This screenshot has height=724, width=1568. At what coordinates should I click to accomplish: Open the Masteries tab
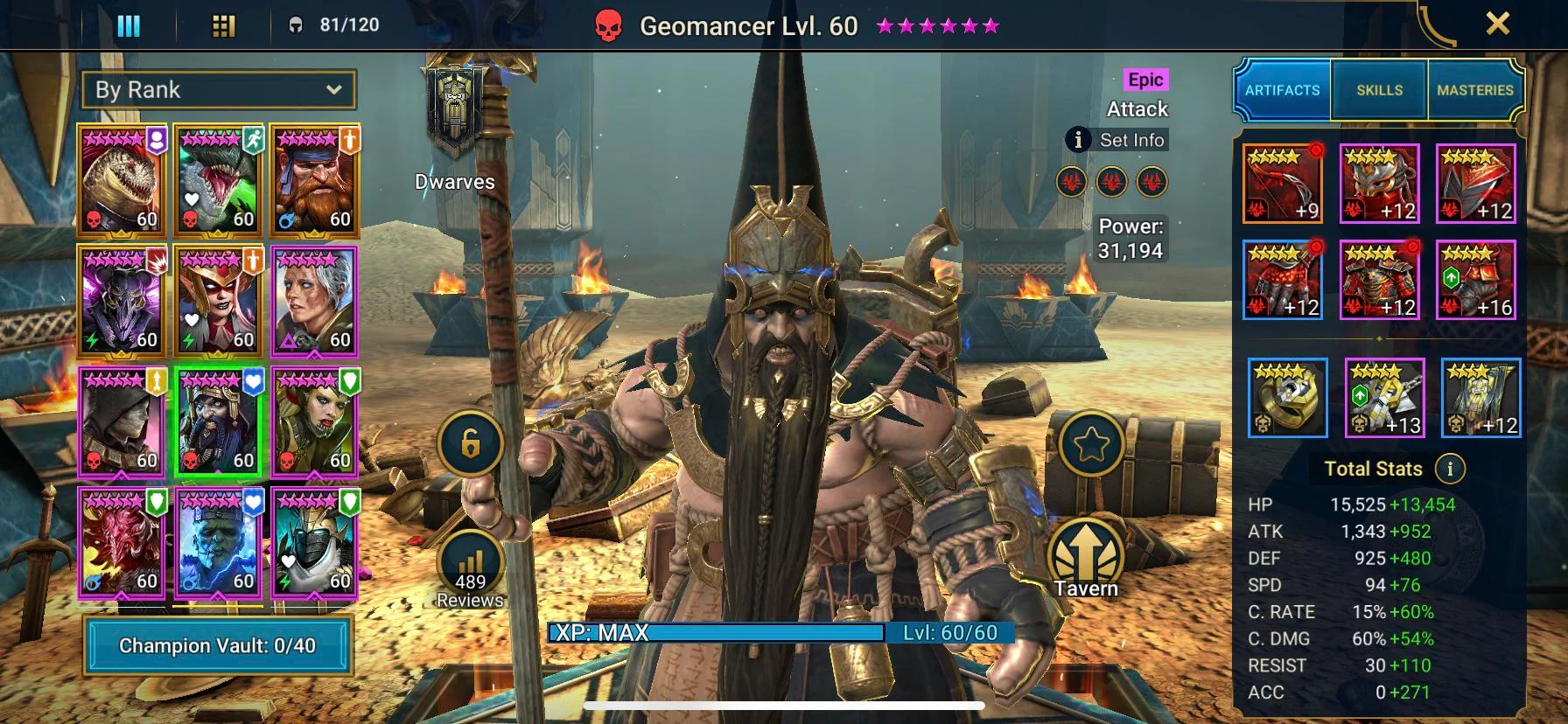click(1474, 90)
